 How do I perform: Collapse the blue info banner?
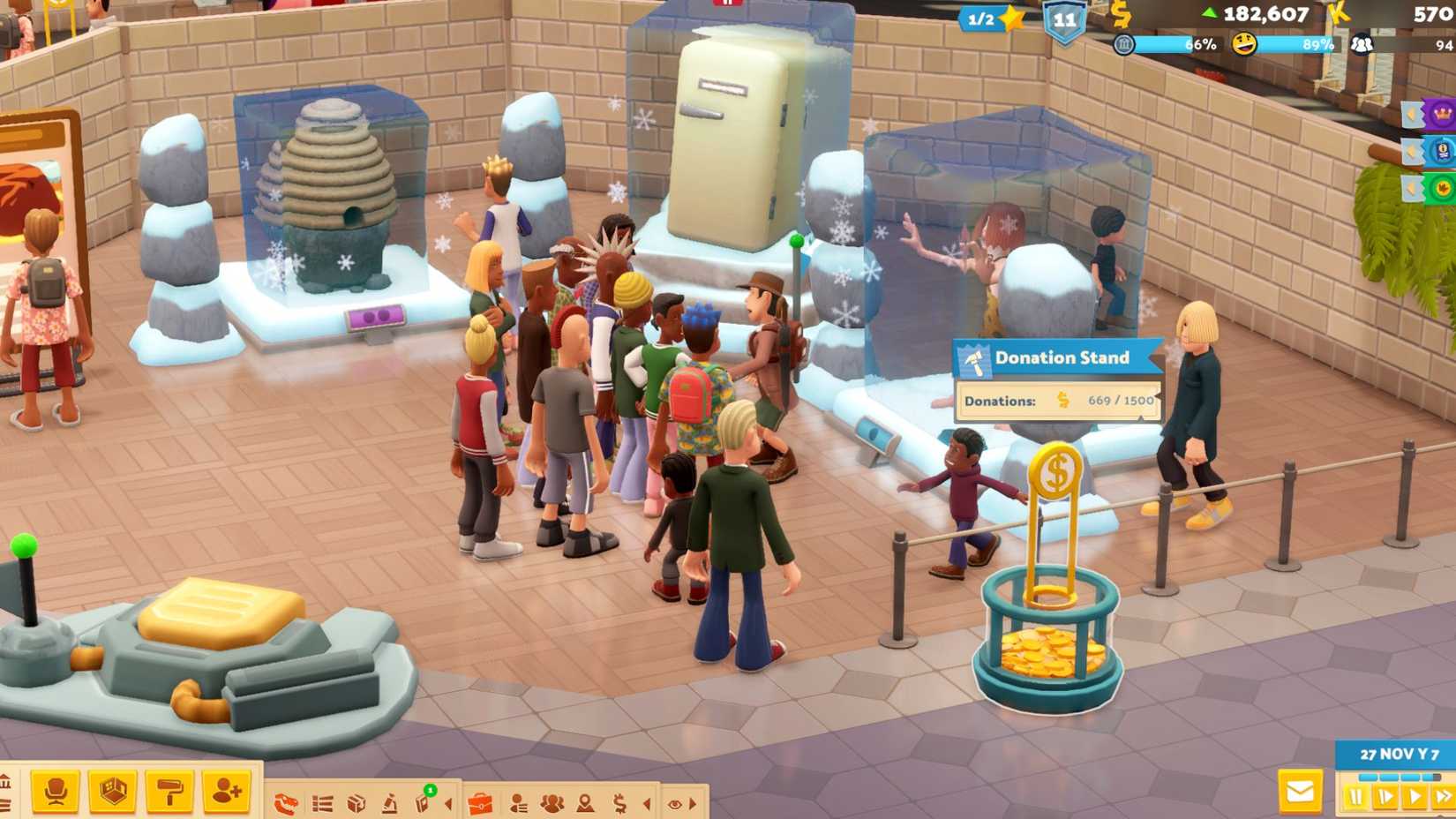point(1410,152)
